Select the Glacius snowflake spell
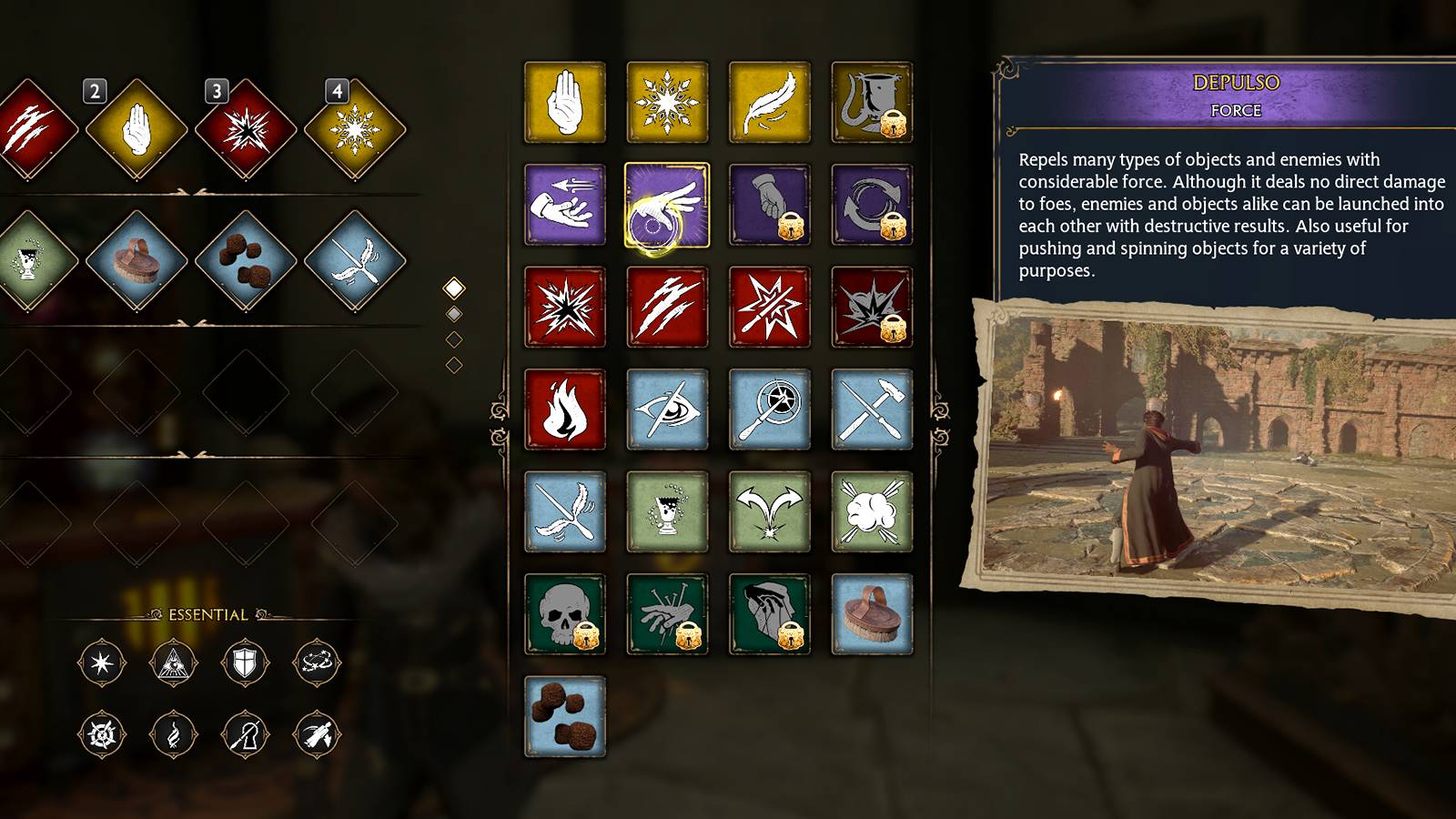The height and width of the screenshot is (819, 1456). 667,102
